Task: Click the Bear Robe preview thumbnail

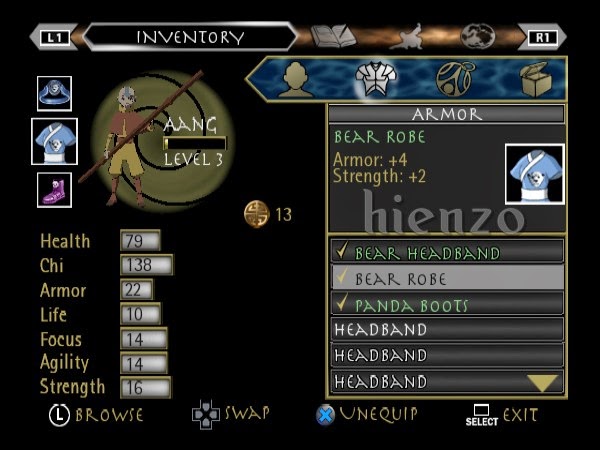Action: click(534, 174)
